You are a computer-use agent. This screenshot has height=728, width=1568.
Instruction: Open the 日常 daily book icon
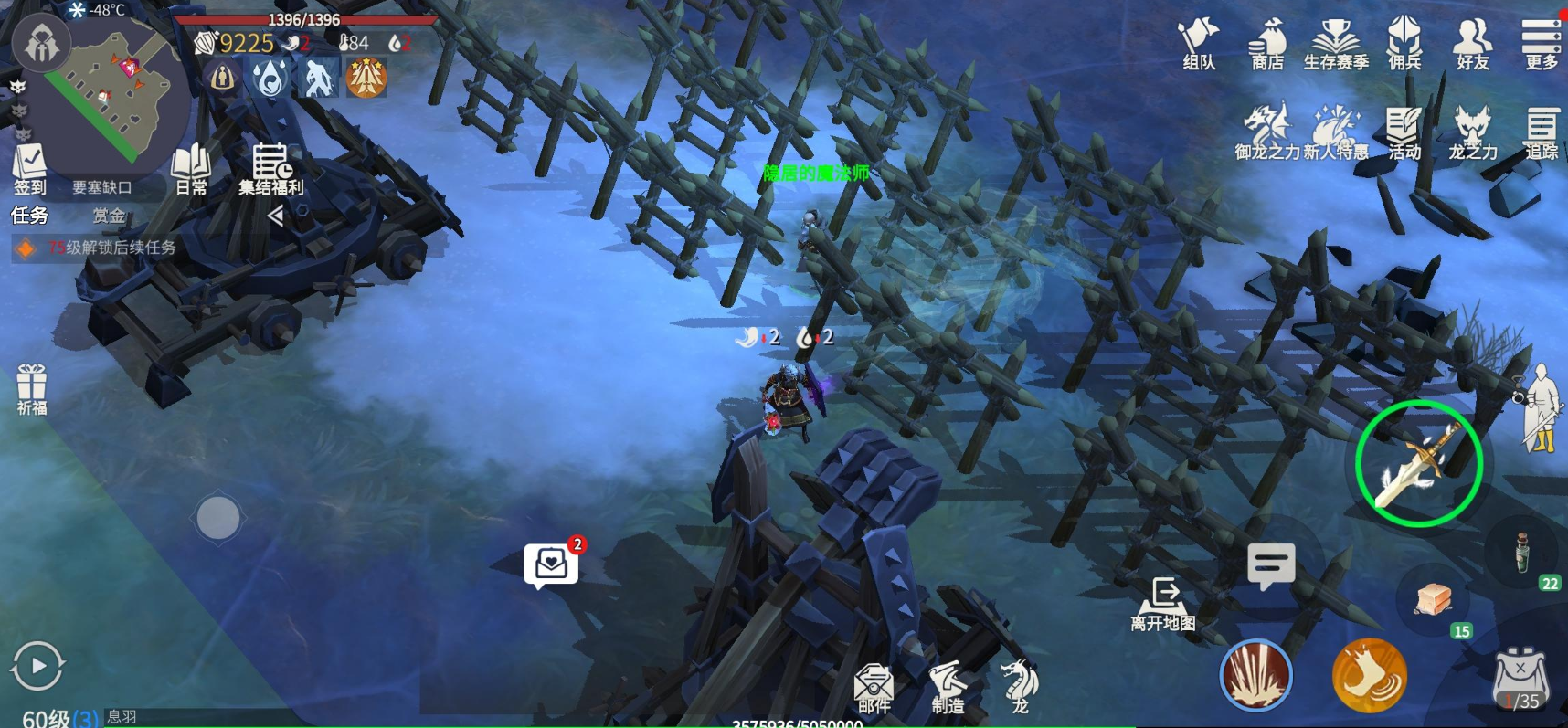click(x=191, y=170)
